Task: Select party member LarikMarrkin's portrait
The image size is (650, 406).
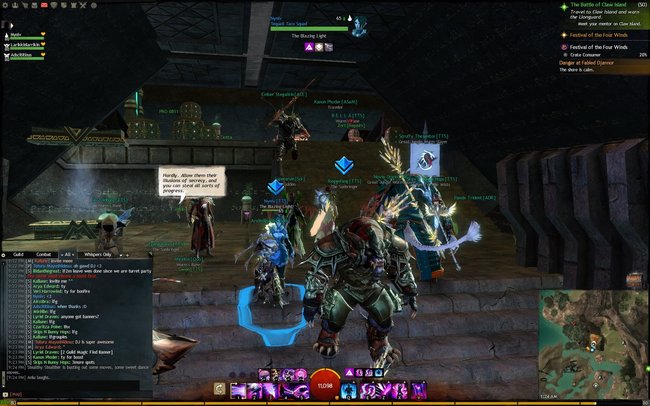Action: 7,46
